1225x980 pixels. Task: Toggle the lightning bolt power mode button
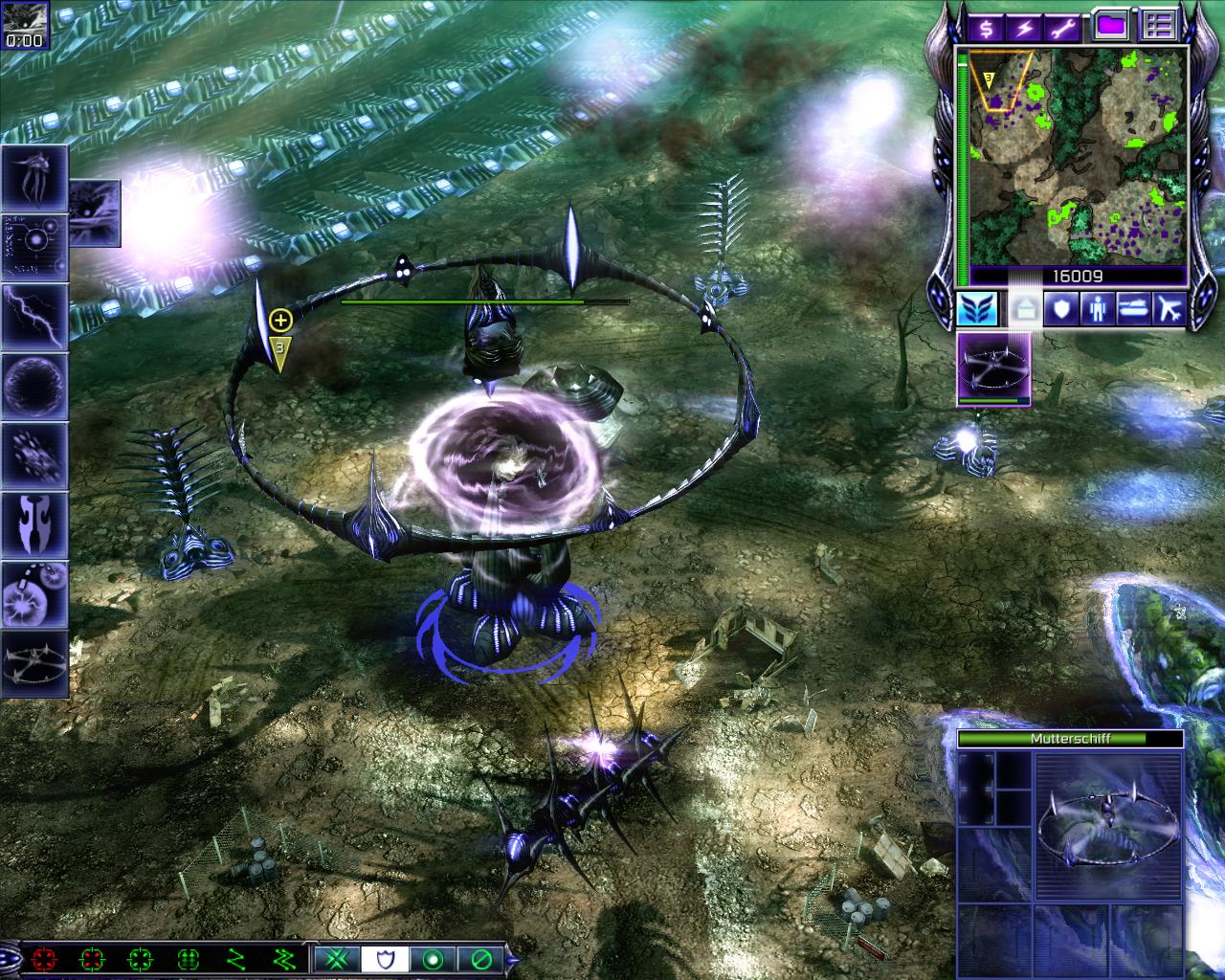pyautogui.click(x=1023, y=28)
